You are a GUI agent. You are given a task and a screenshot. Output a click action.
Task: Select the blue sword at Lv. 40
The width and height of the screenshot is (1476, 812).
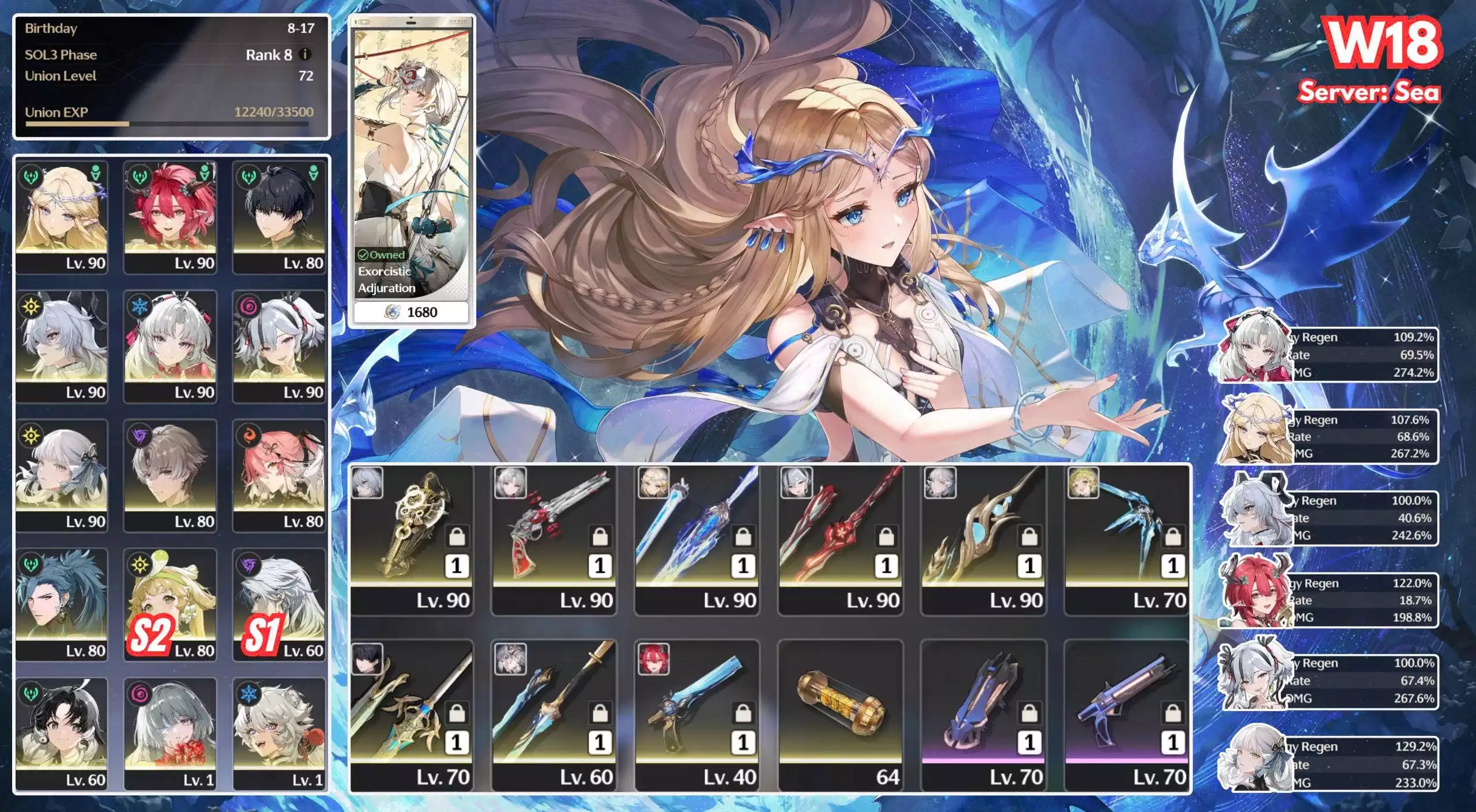click(x=697, y=715)
